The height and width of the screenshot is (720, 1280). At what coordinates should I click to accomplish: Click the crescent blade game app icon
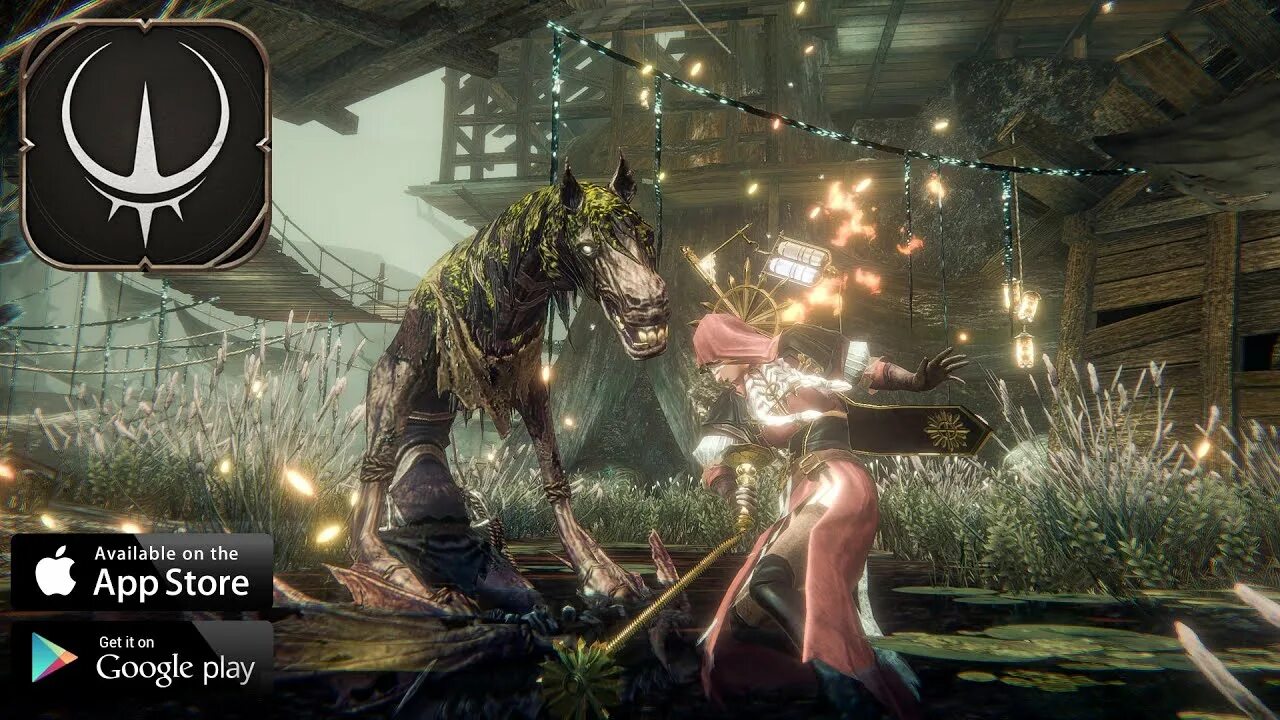tap(145, 145)
